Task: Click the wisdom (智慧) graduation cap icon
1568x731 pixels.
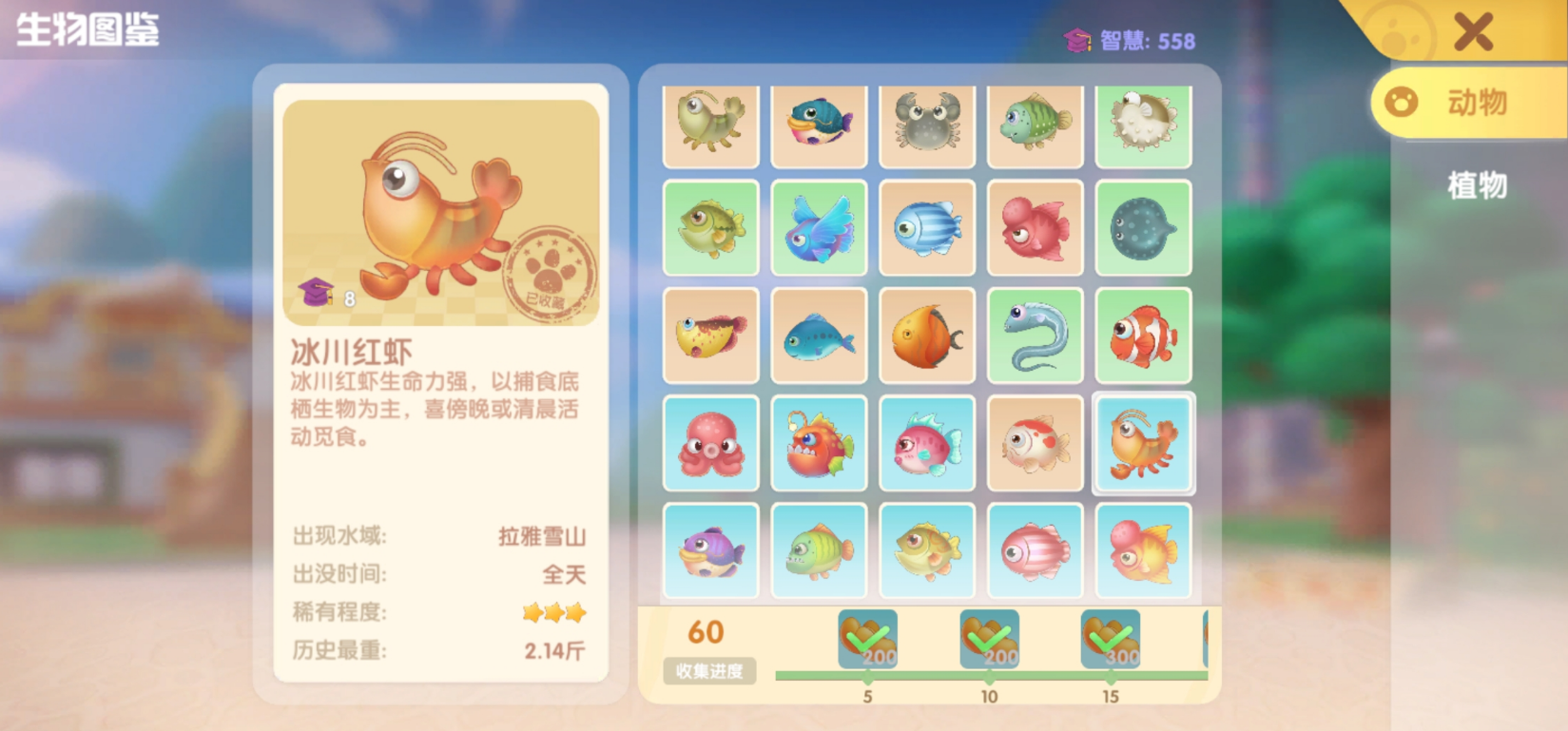Action: click(x=1078, y=40)
